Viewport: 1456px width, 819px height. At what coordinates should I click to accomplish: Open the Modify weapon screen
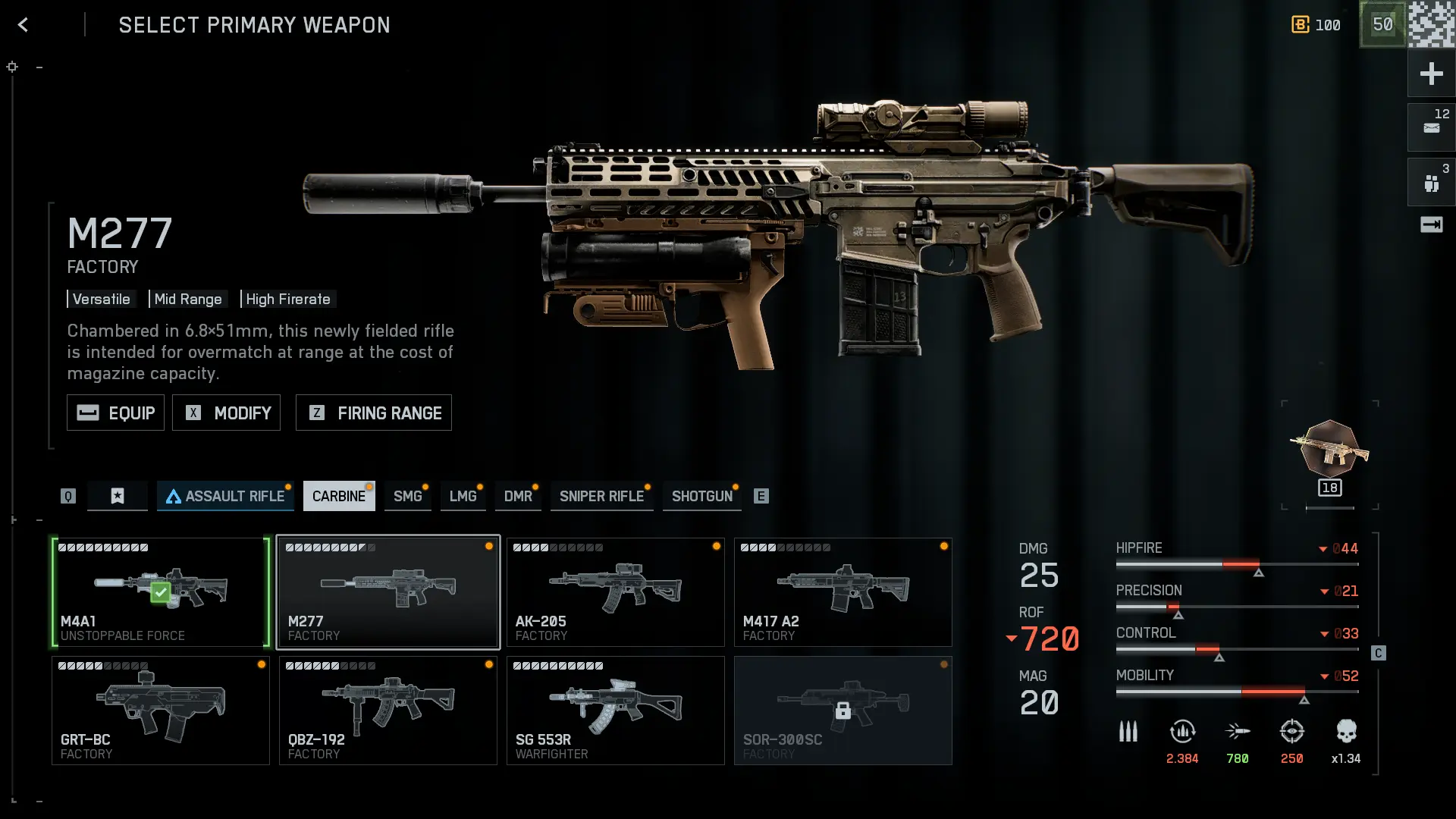click(226, 413)
